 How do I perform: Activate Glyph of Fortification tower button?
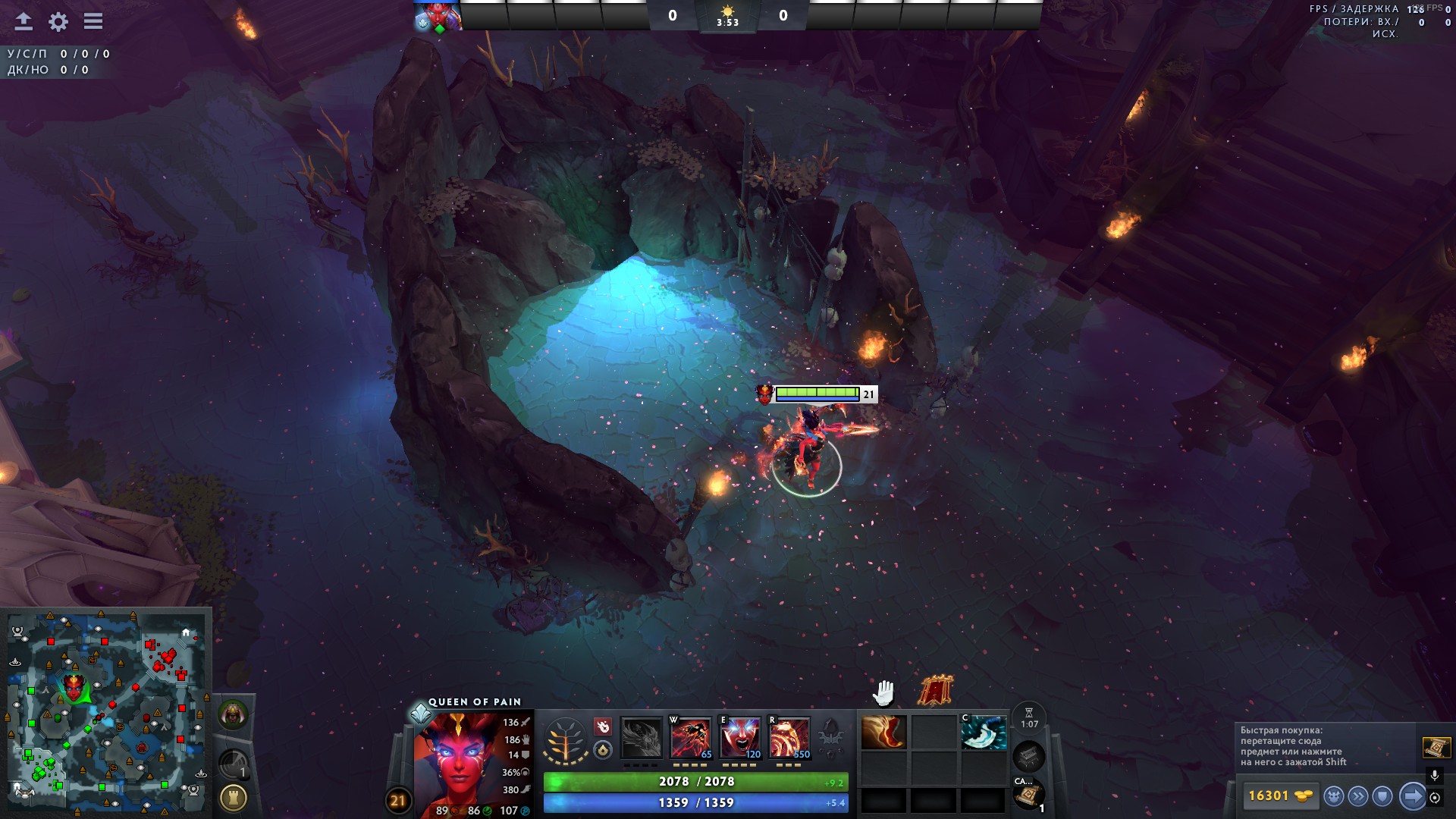click(234, 798)
